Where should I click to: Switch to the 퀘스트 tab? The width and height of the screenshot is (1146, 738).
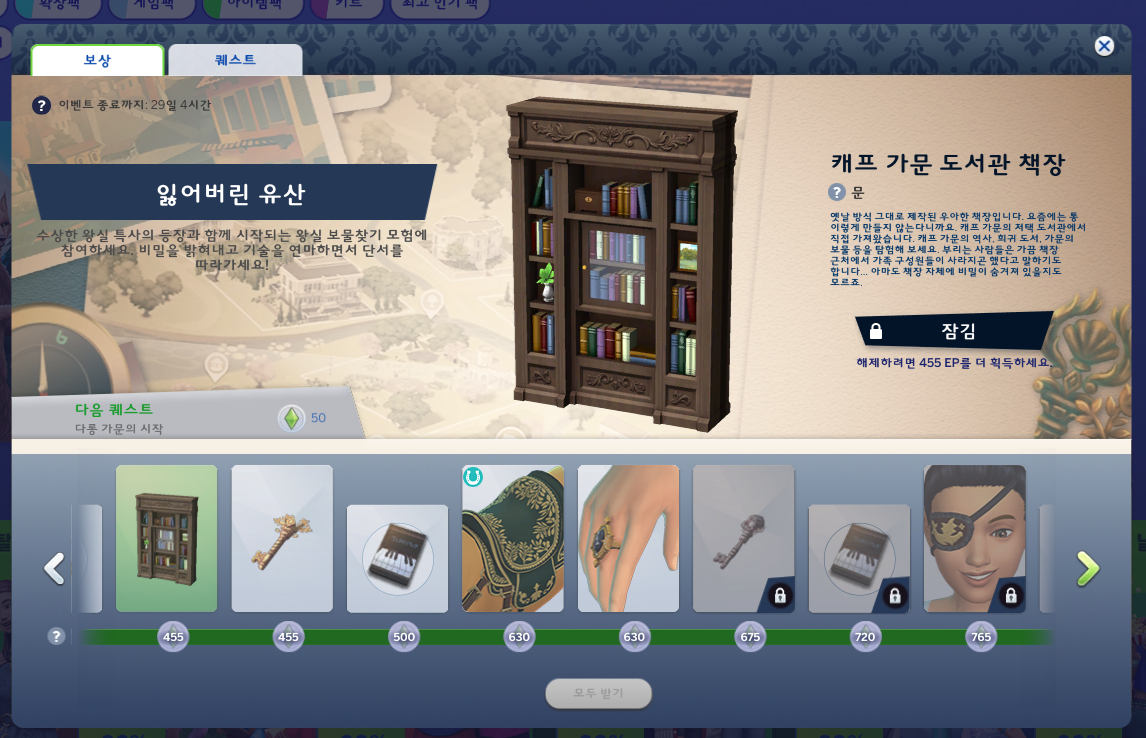(x=235, y=60)
